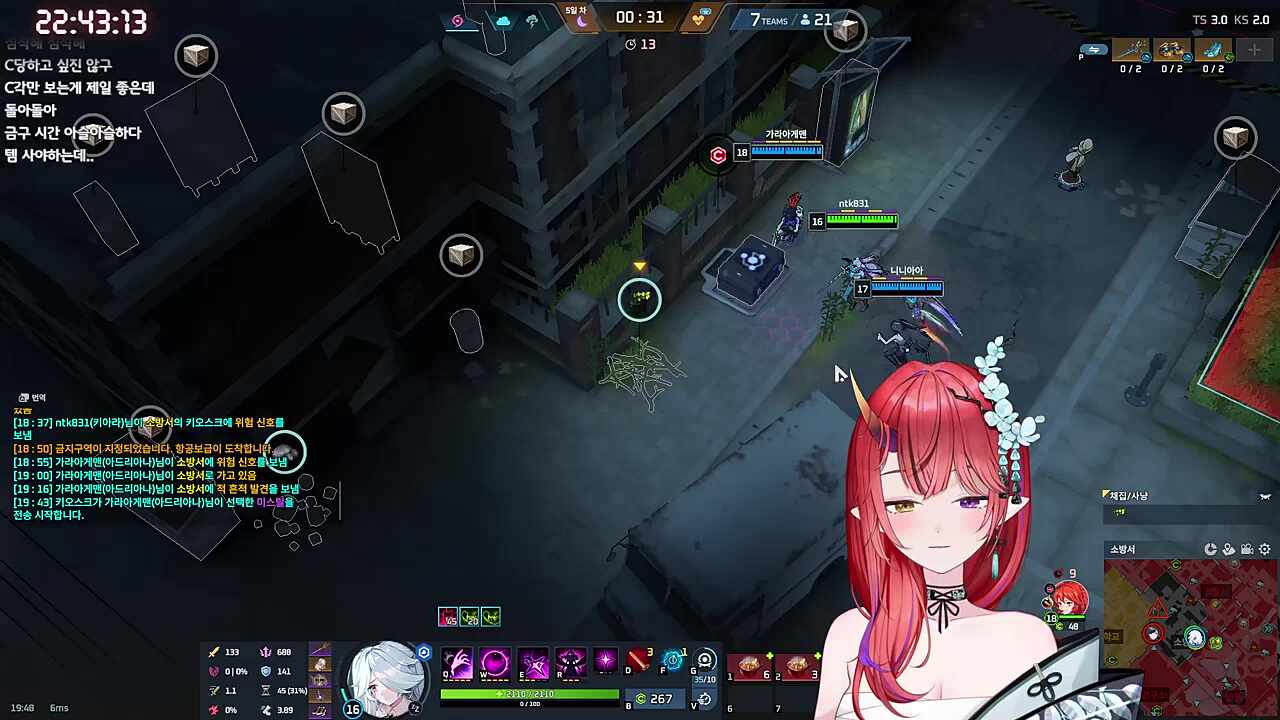Select the 소방서 map section header
Screen dimensions: 1280x720
pyautogui.click(x=1123, y=549)
